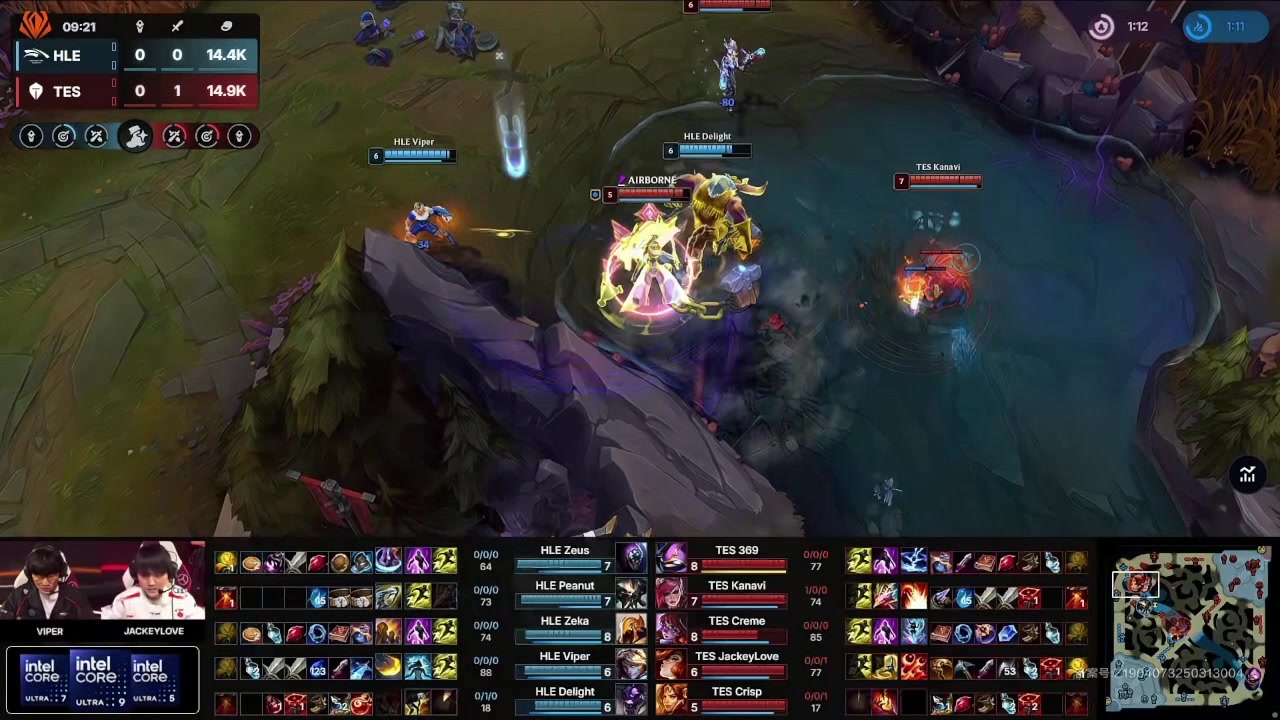Screen dimensions: 1280x720
Task: Click the TES team name in scoreboard
Action: click(x=66, y=92)
